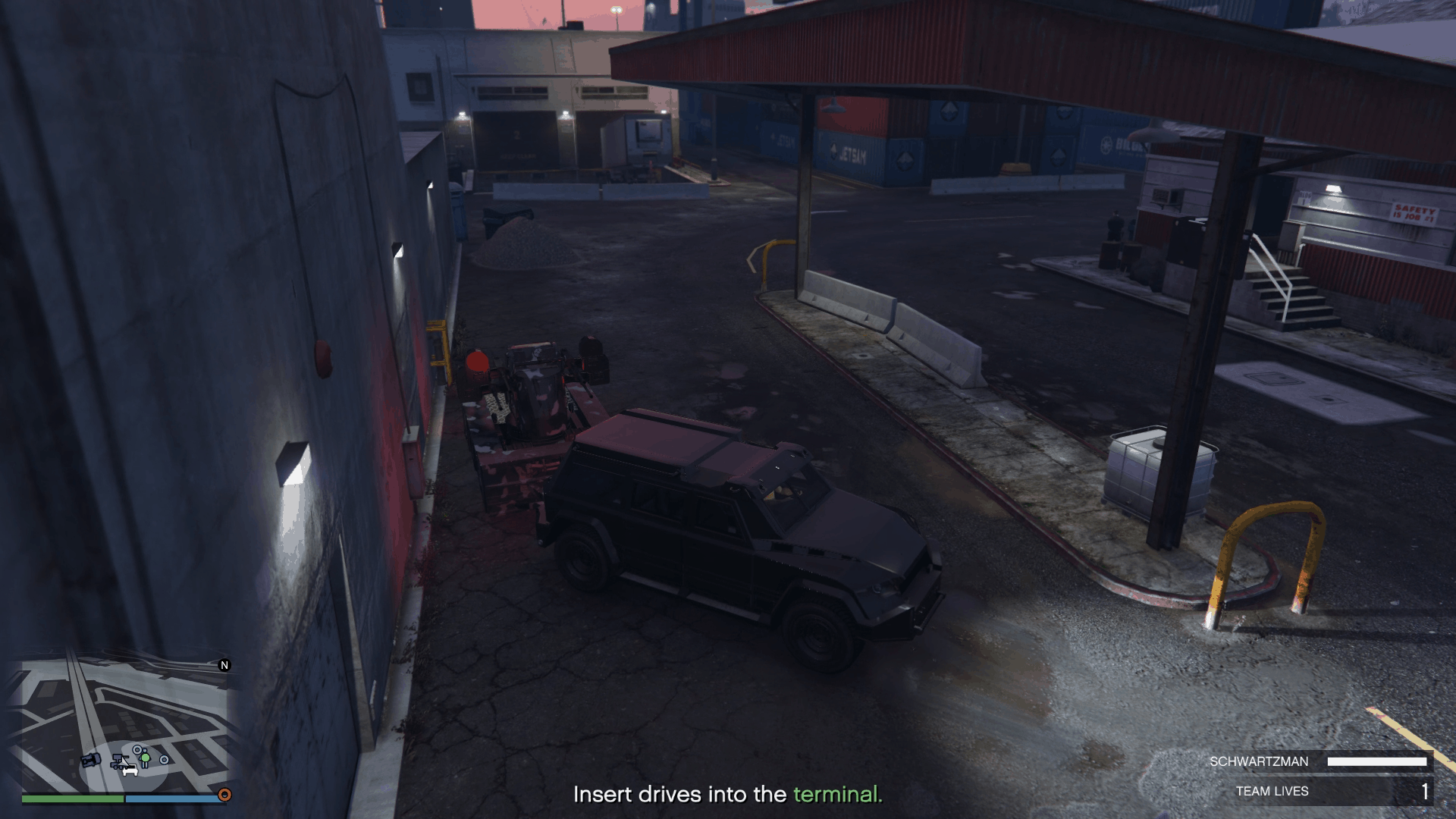This screenshot has height=819, width=1456.
Task: Click the white direction arrow on the minimap
Action: pos(124,764)
